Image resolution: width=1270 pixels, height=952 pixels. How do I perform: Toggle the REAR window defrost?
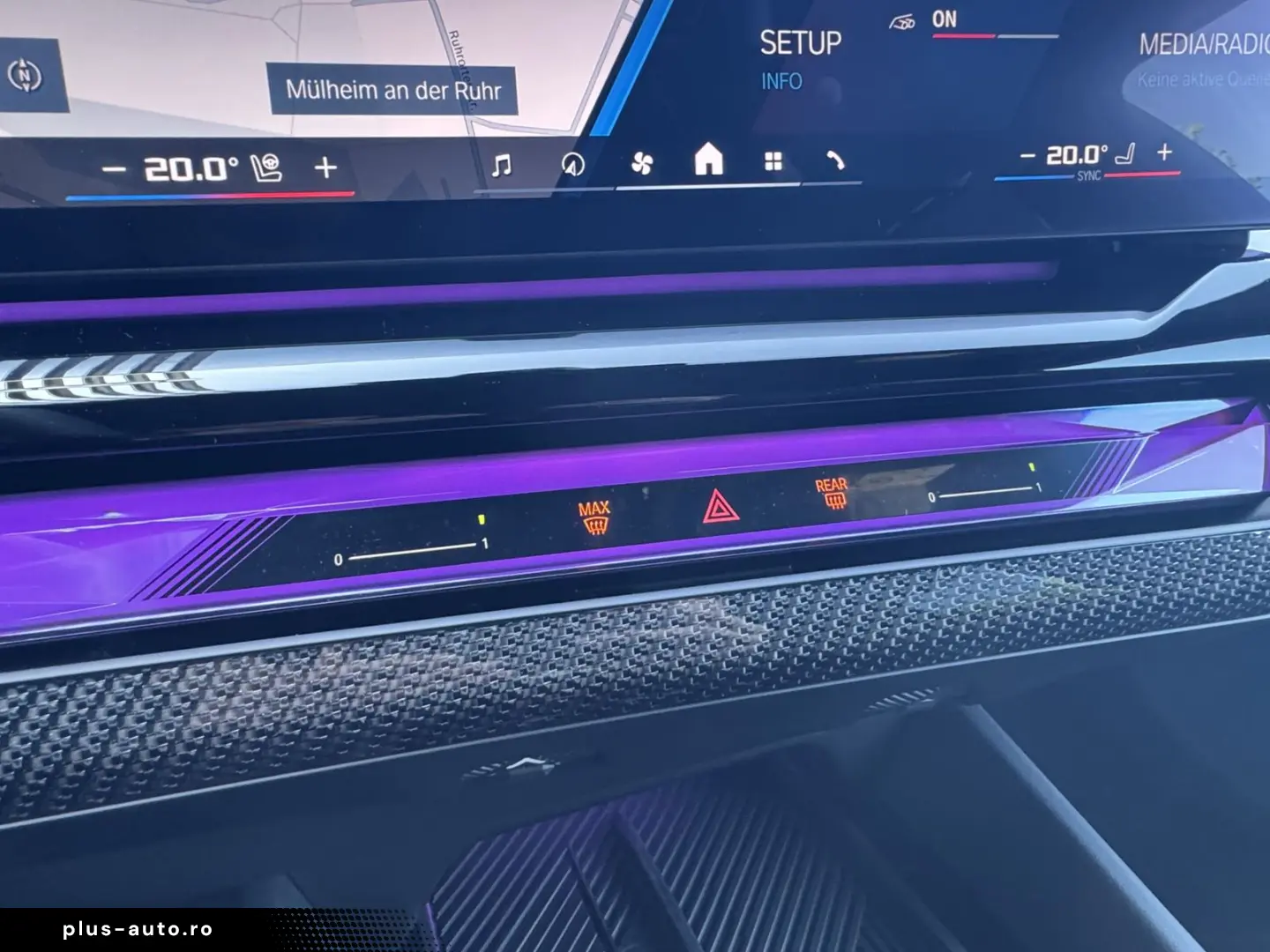click(832, 494)
